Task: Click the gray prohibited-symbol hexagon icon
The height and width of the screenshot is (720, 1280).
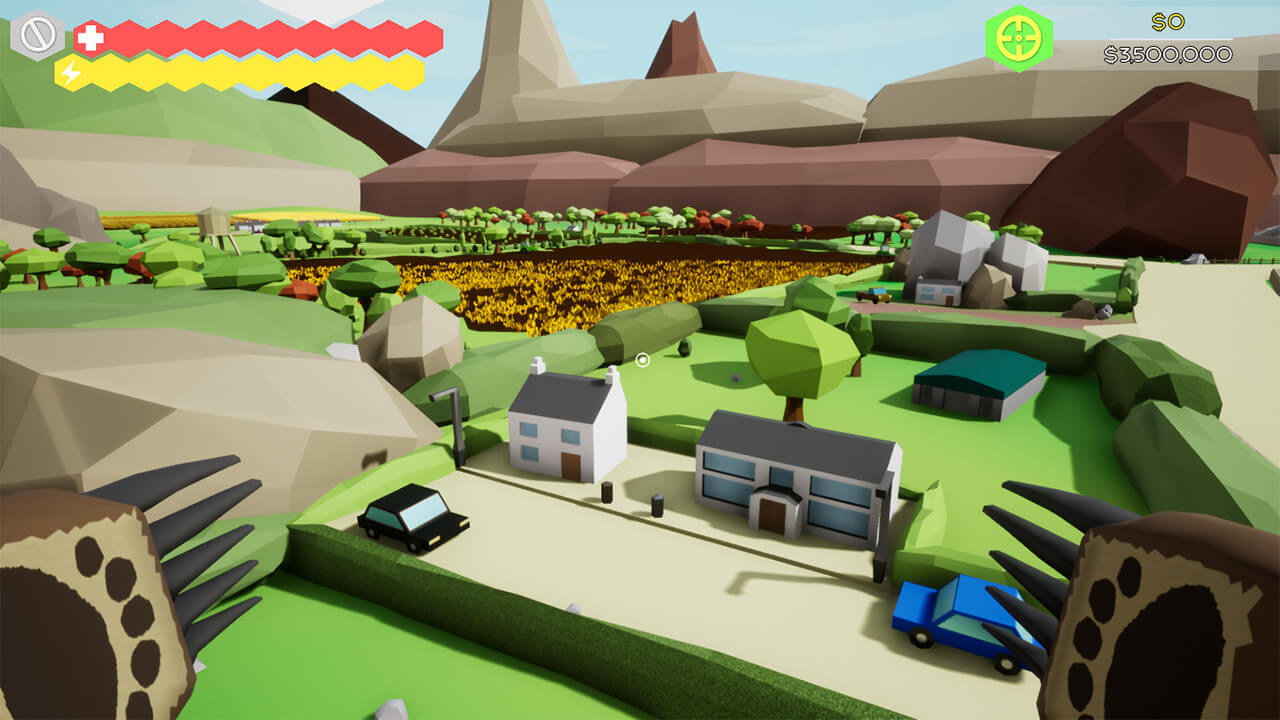Action: click(37, 37)
